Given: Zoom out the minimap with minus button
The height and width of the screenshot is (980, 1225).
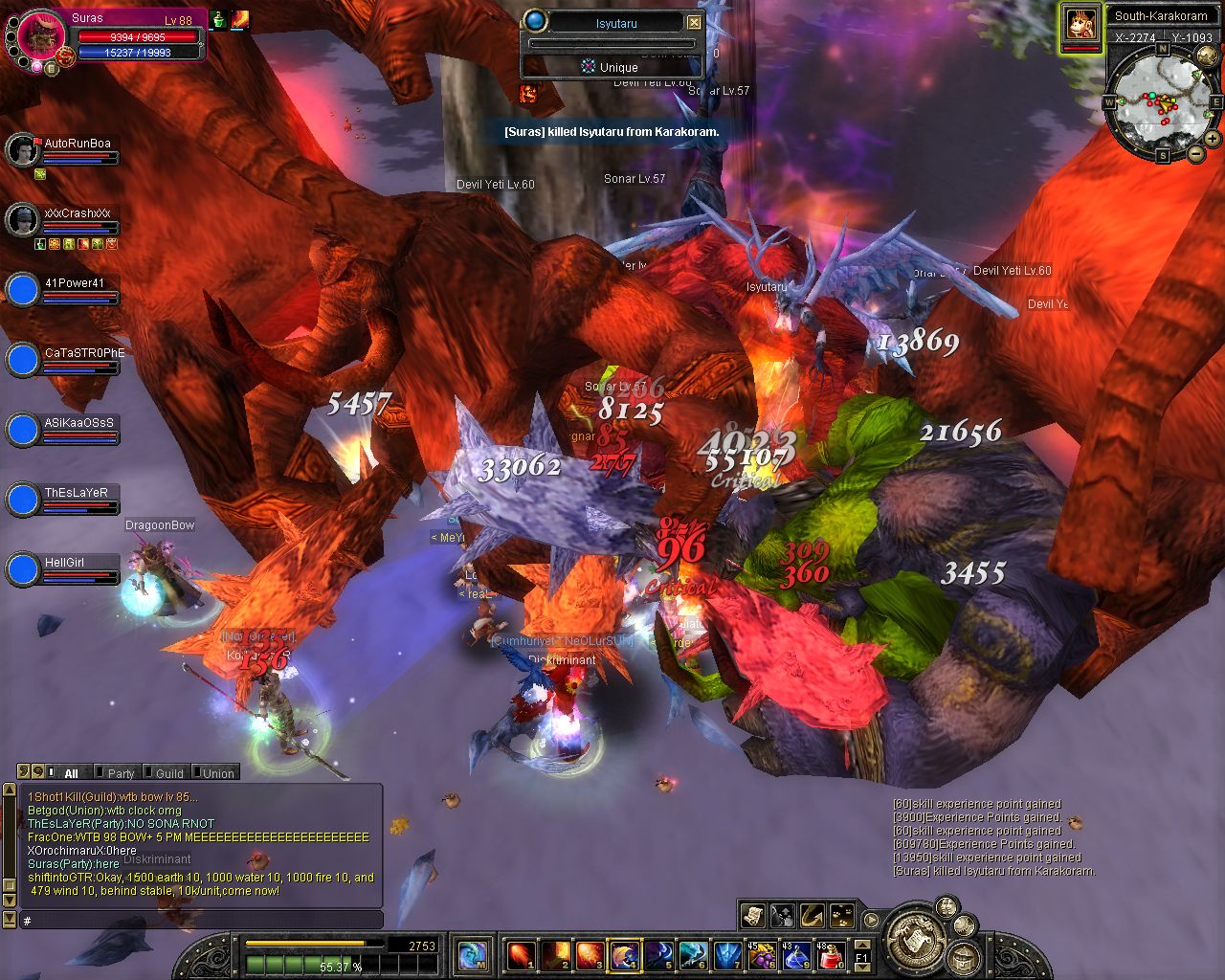Looking at the screenshot, I should pyautogui.click(x=1196, y=153).
